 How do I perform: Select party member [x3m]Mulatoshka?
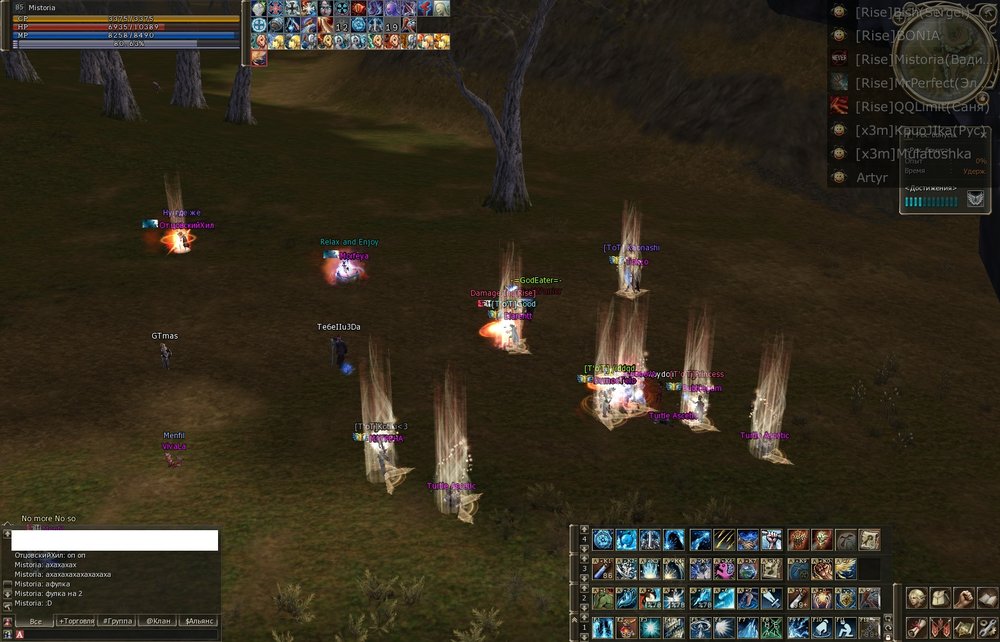pos(912,154)
